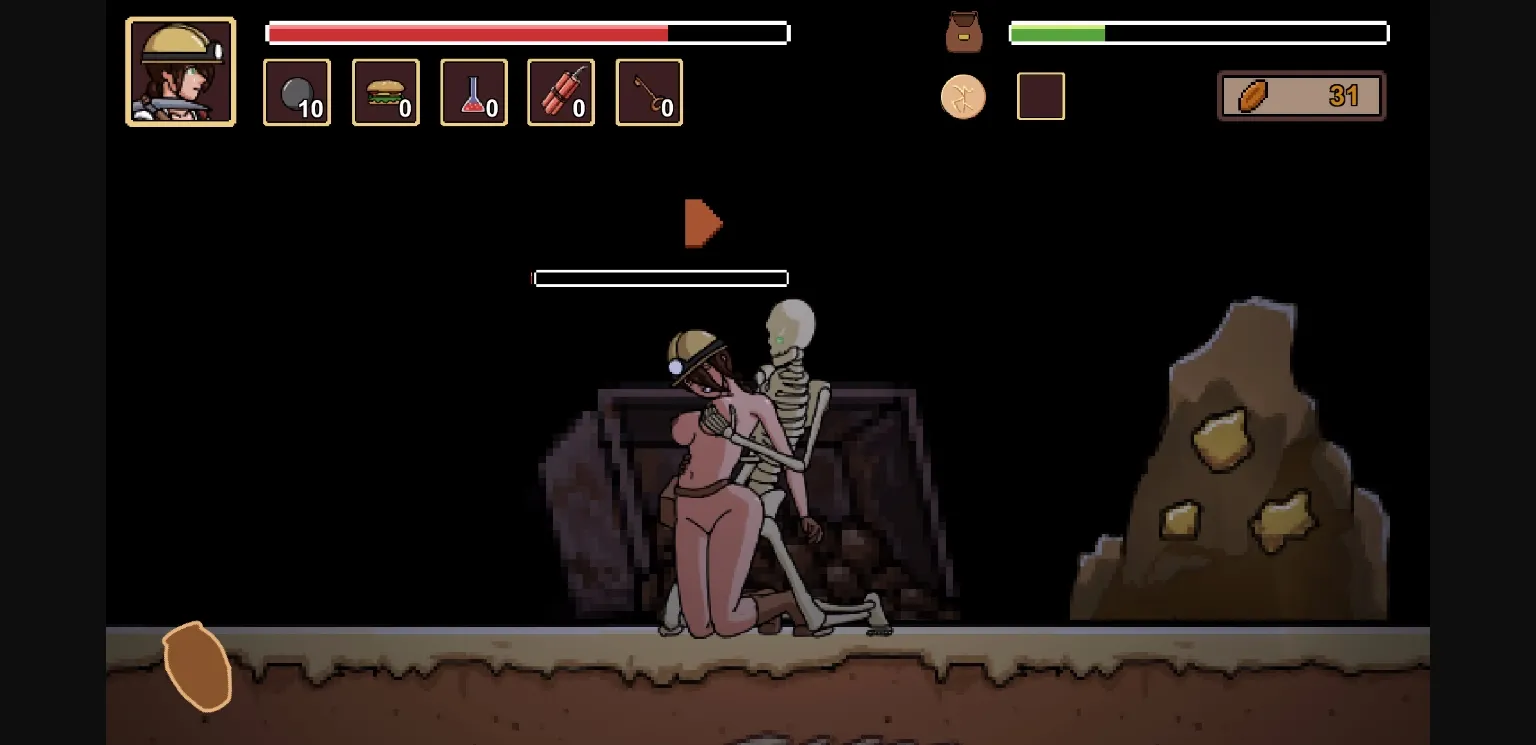Click the gold nugget currency counter
Image resolution: width=1536 pixels, height=745 pixels.
1300,96
